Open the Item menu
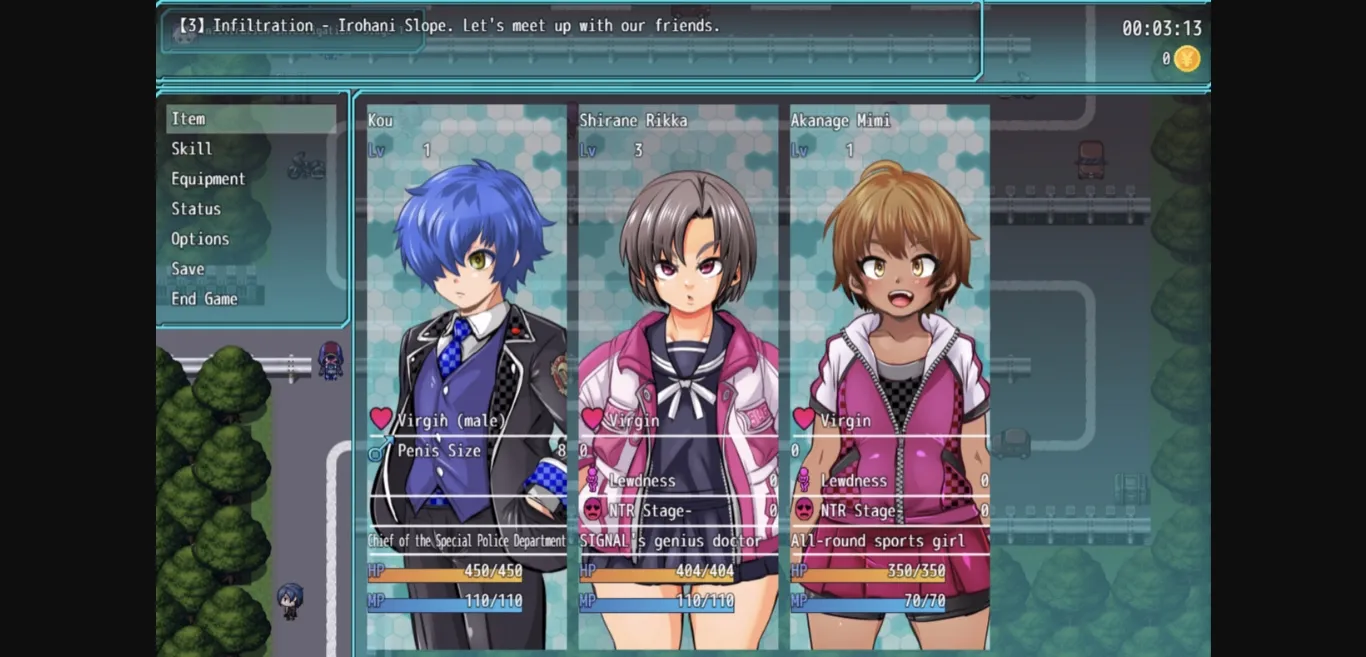Viewport: 1366px width, 657px height. (x=189, y=119)
